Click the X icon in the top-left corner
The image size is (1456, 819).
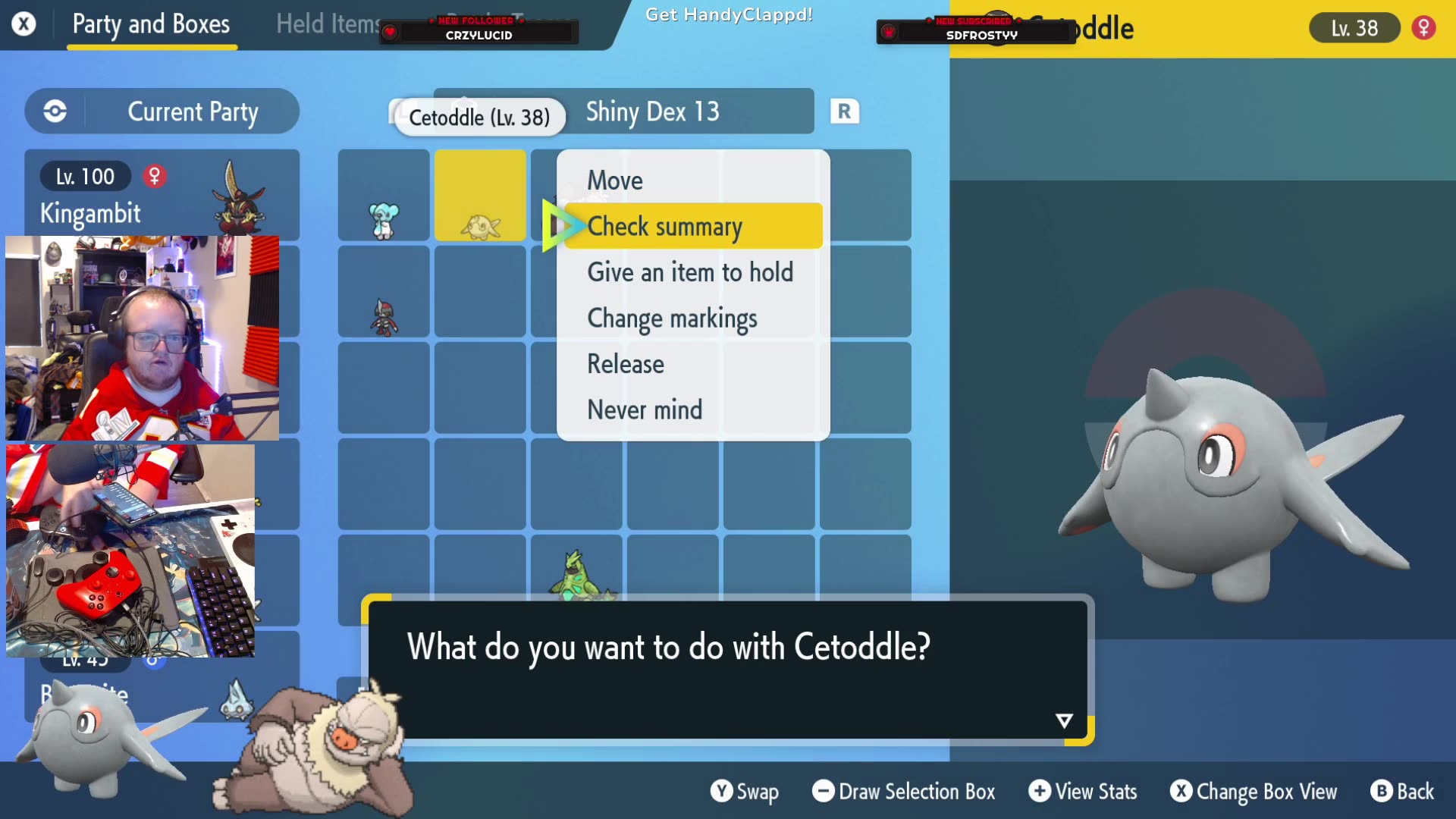click(24, 24)
